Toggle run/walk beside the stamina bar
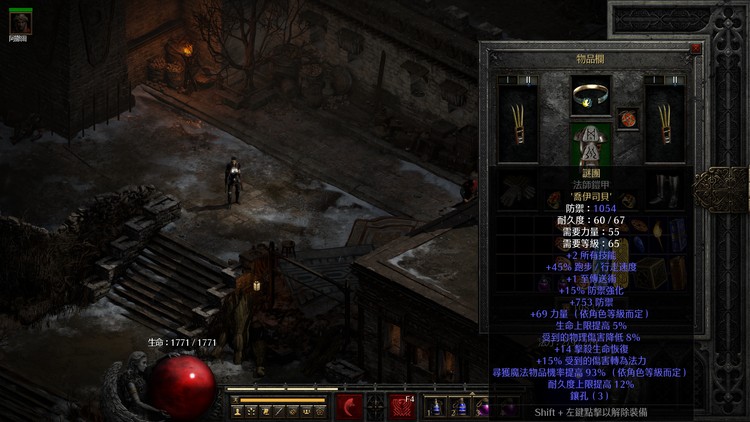 [x=236, y=399]
